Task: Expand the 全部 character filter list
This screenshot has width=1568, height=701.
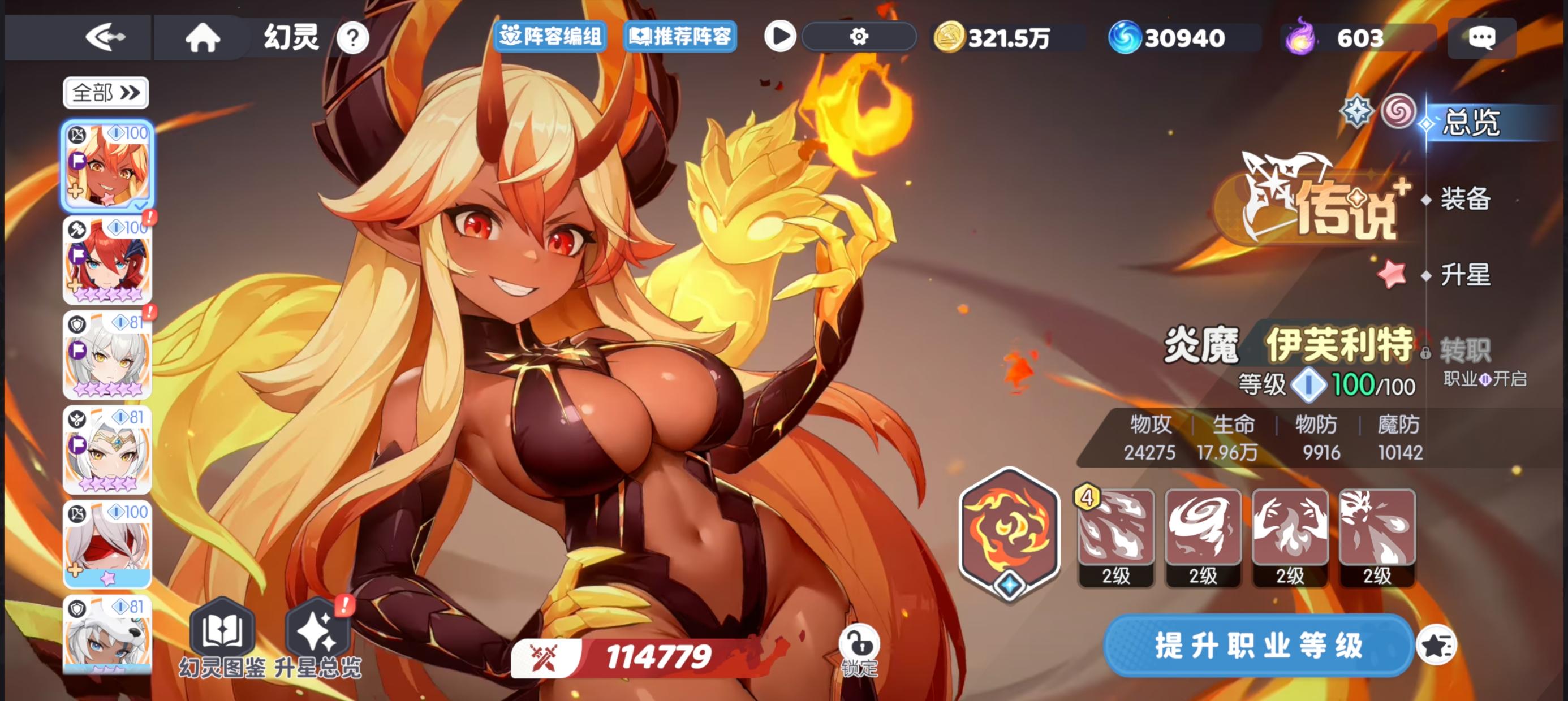Action: (x=106, y=92)
